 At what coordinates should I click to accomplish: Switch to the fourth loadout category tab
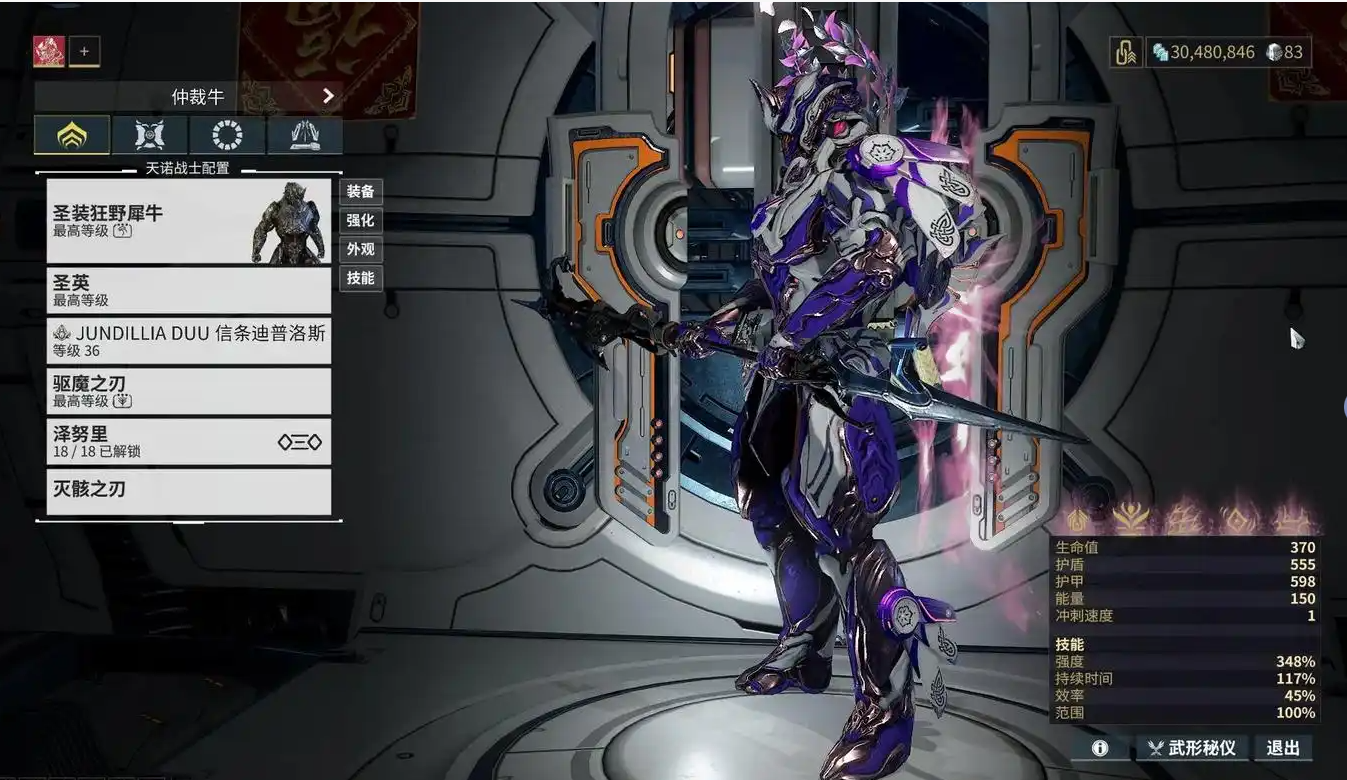click(304, 135)
